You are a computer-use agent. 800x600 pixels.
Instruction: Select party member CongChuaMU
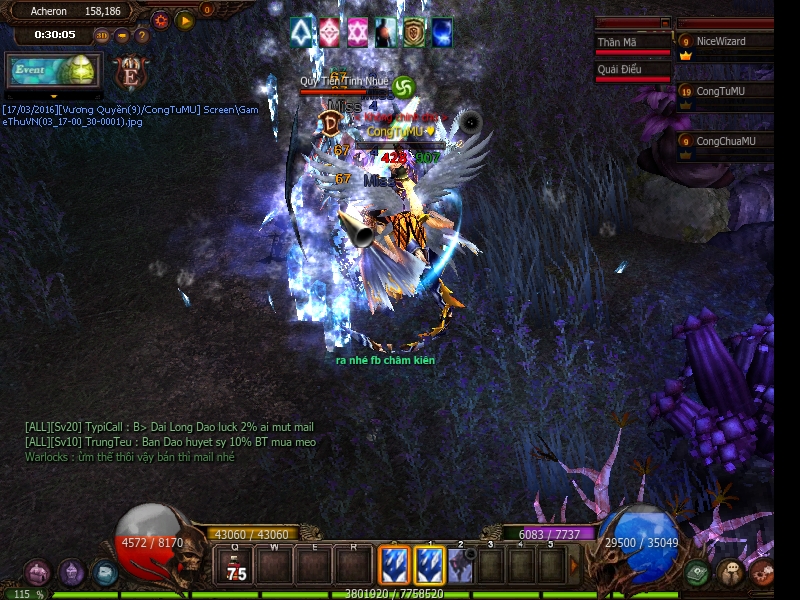pos(724,142)
